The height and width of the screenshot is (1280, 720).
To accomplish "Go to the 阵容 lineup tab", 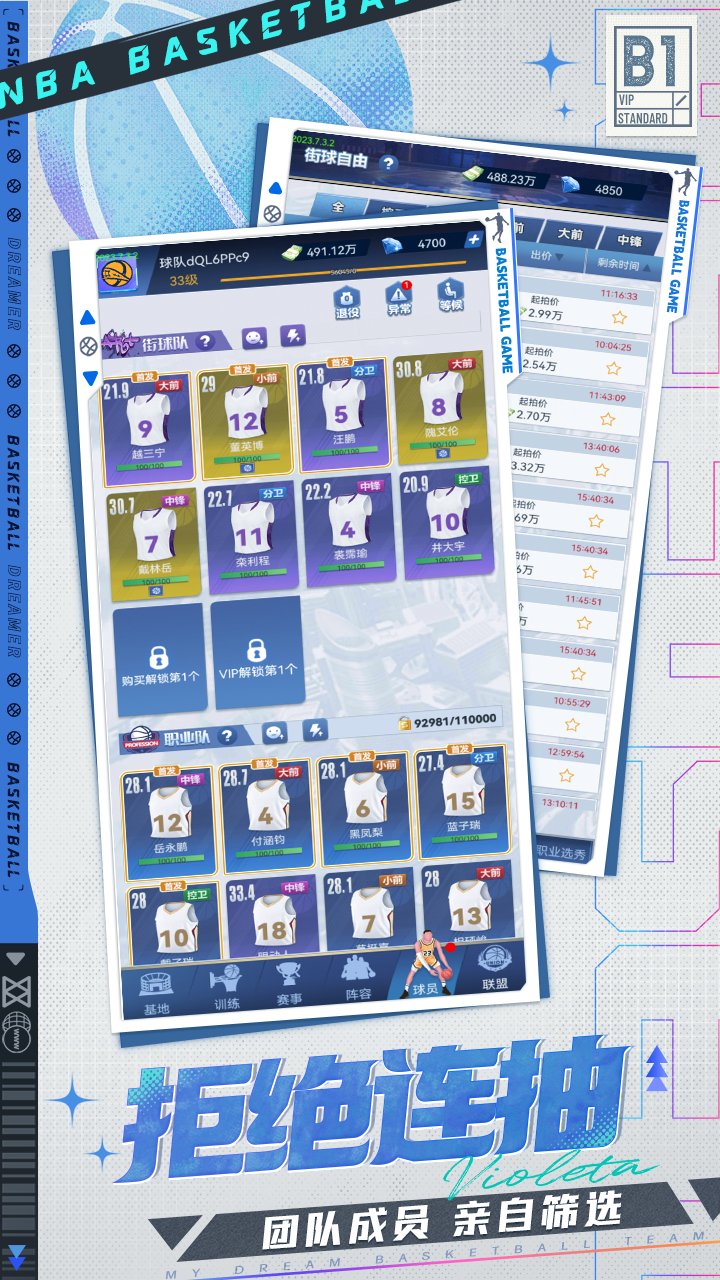I will pos(358,979).
